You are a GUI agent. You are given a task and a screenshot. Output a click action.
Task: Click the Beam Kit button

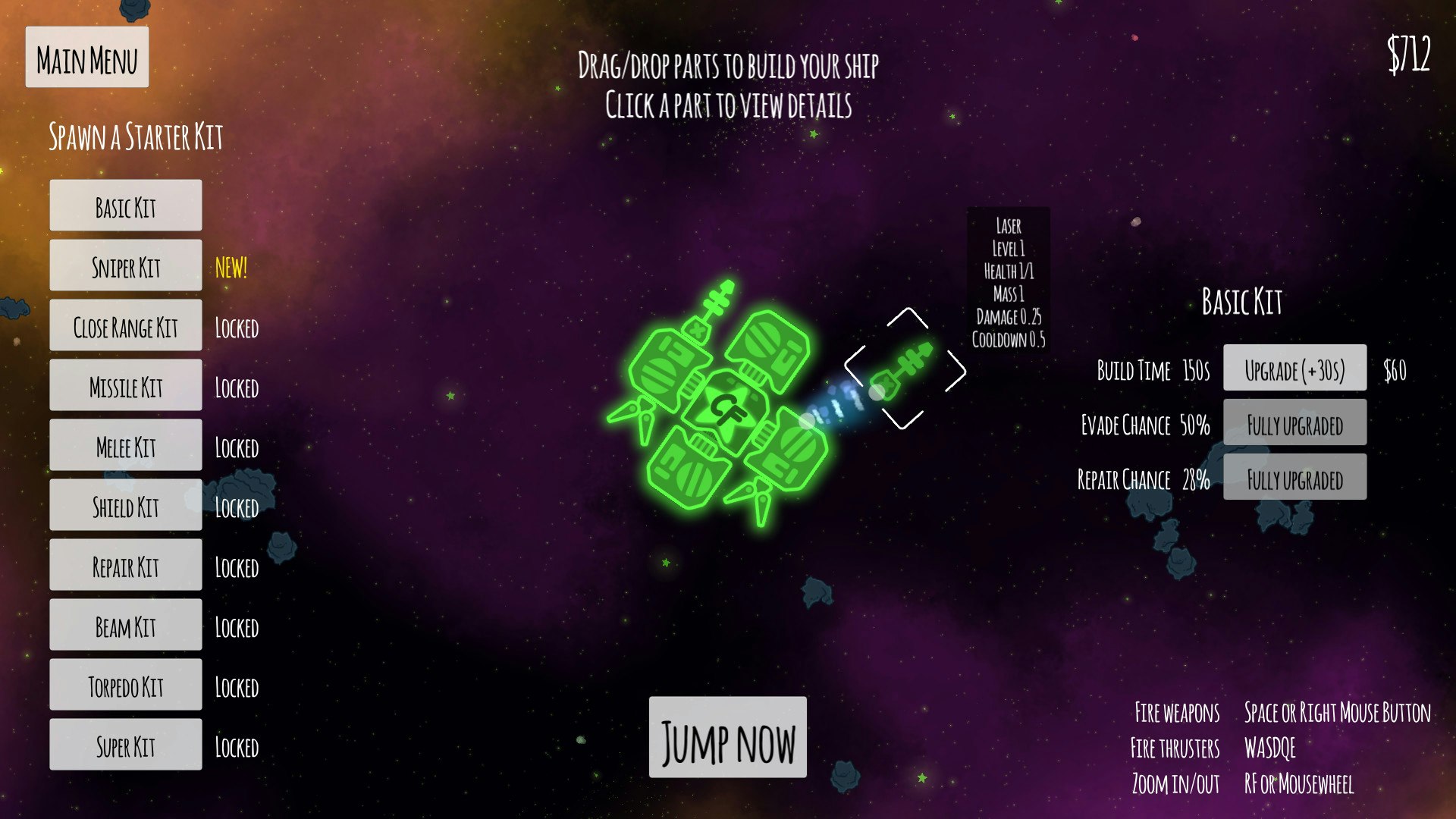(126, 625)
